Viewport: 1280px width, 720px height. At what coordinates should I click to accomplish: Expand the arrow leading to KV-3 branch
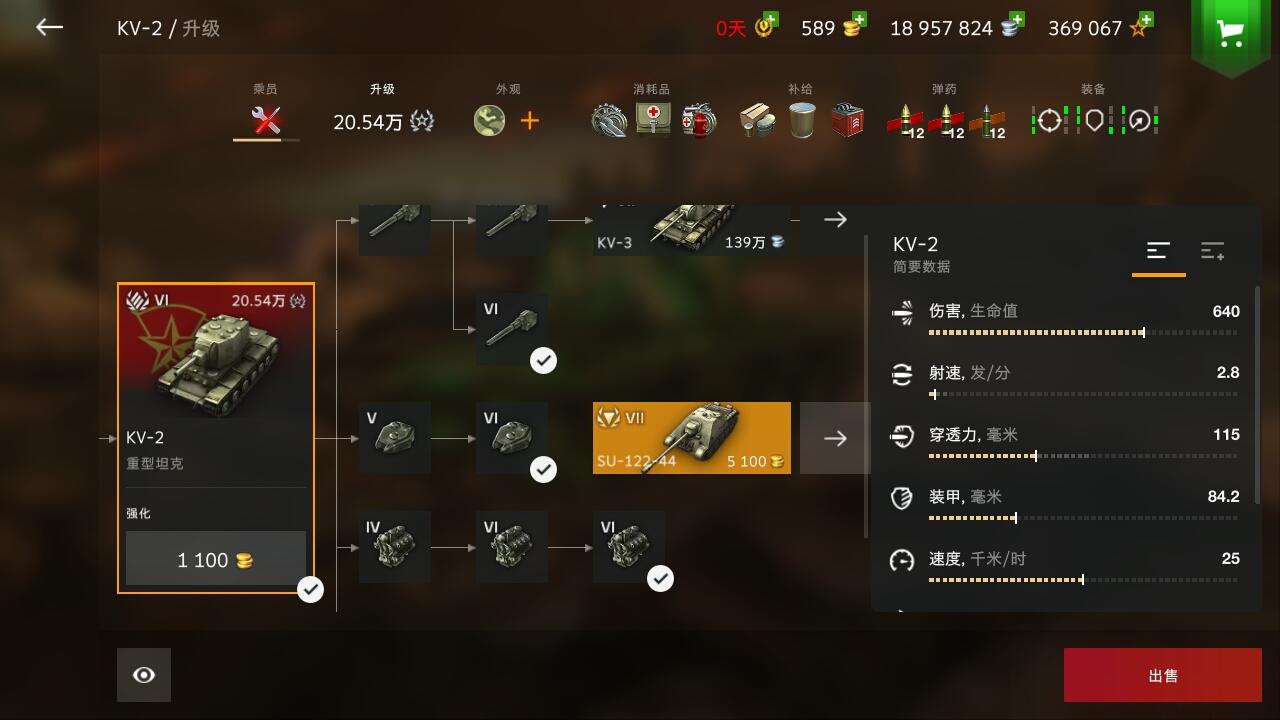pyautogui.click(x=835, y=219)
